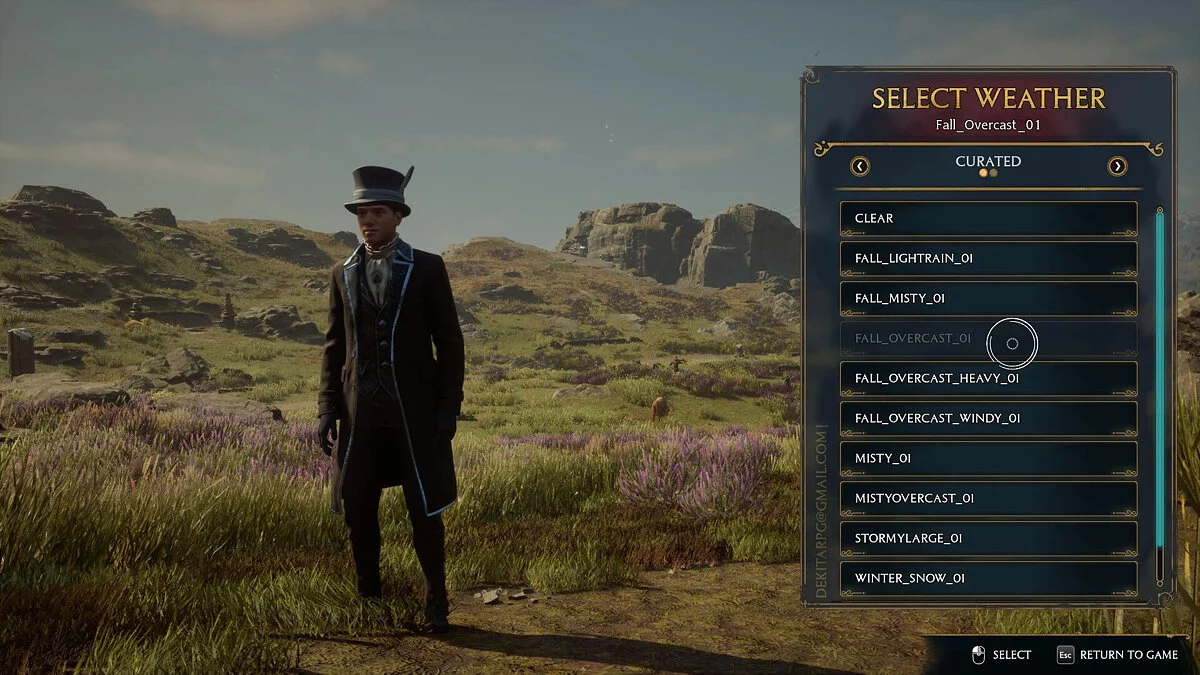Activate StormyLarge_01 weather

point(988,538)
